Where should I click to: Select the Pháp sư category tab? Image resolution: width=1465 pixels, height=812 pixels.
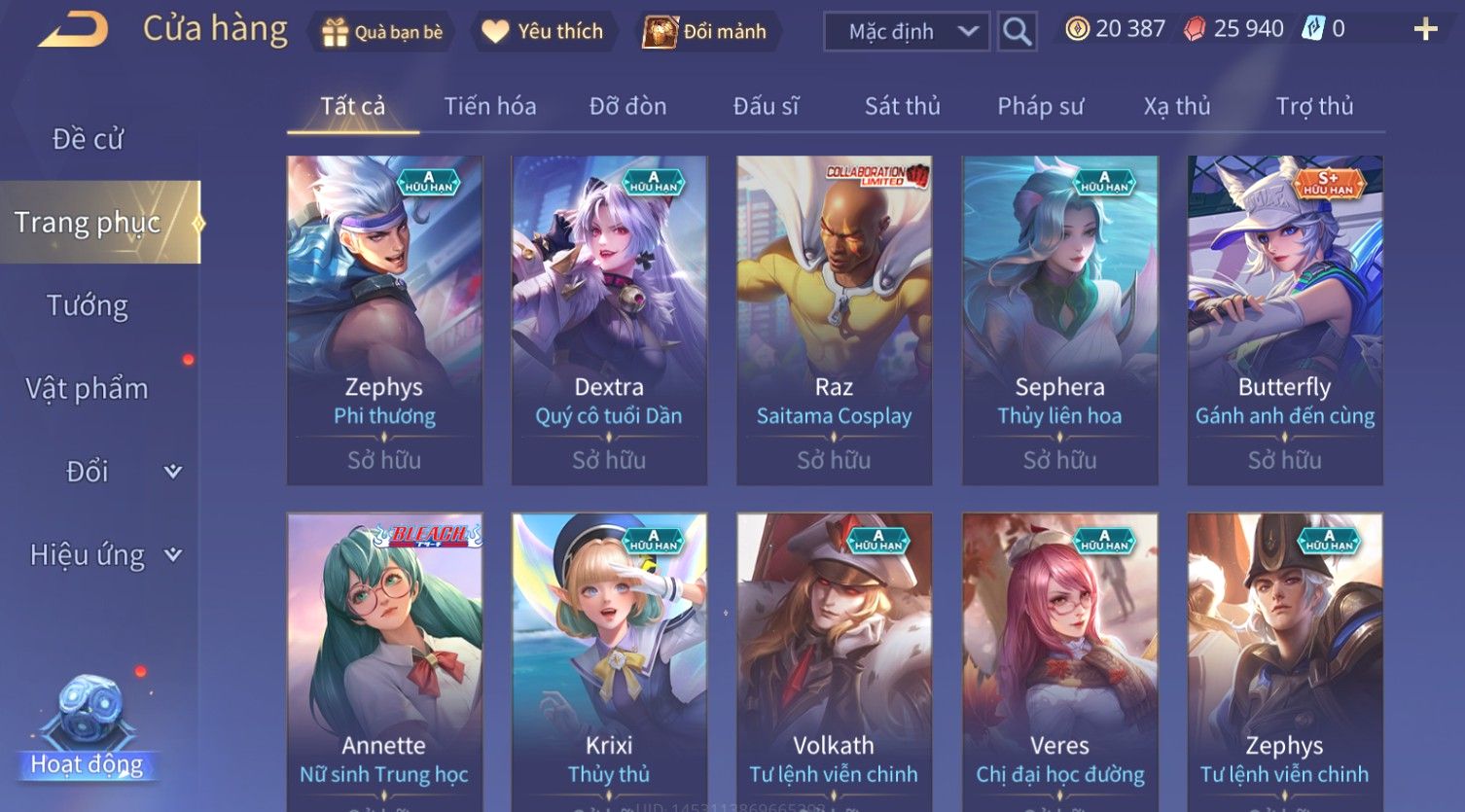pos(1040,106)
